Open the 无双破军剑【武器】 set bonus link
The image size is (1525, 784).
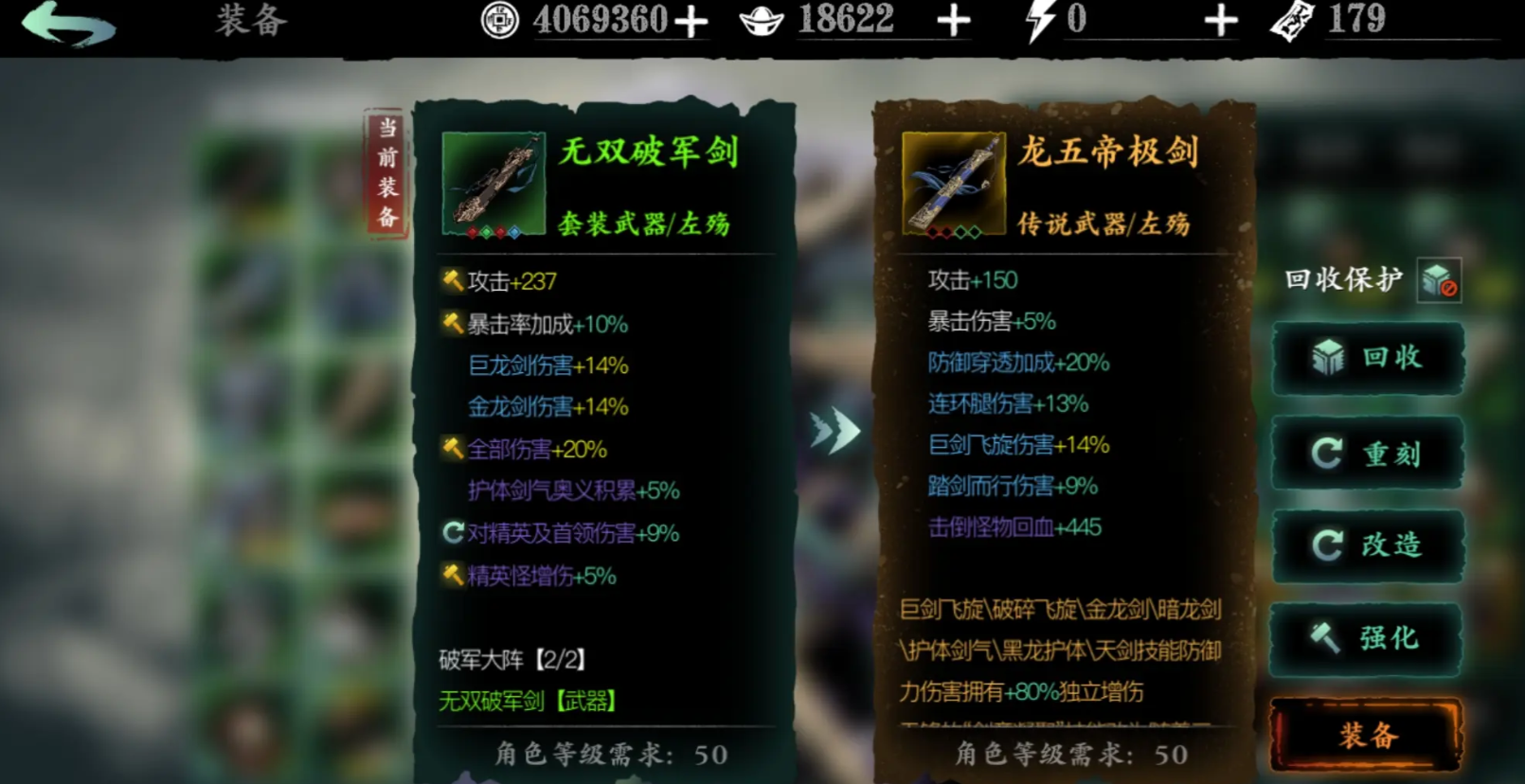[525, 701]
